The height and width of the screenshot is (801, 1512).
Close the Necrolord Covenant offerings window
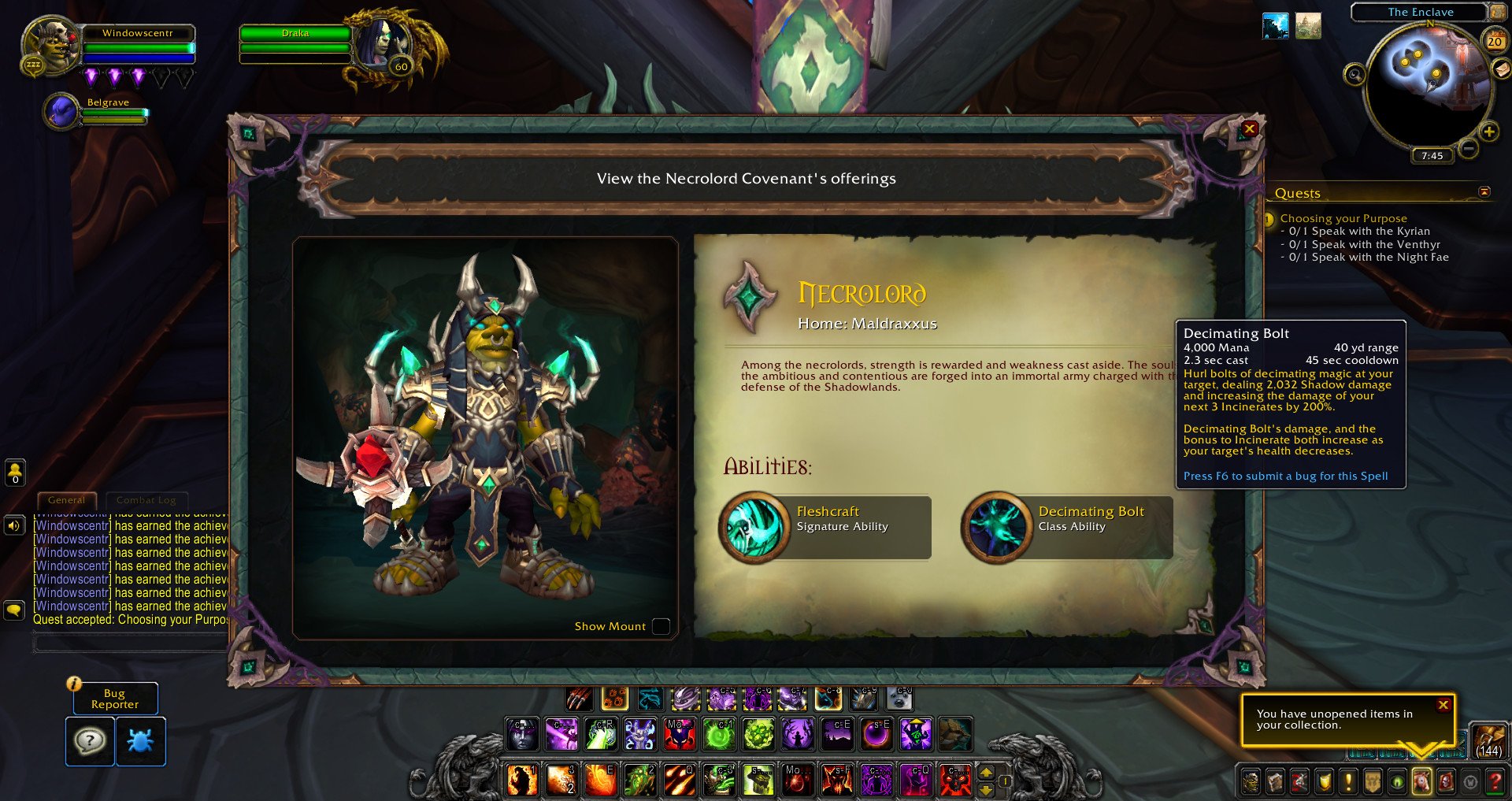[1249, 129]
